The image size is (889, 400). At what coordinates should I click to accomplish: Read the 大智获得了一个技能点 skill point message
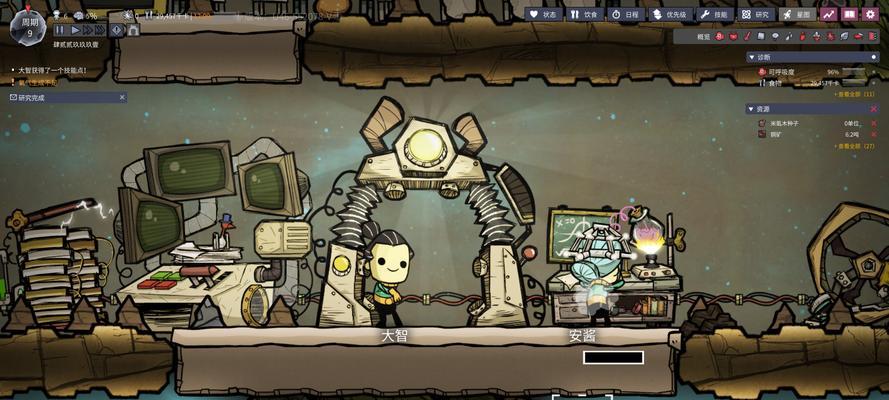coord(52,71)
